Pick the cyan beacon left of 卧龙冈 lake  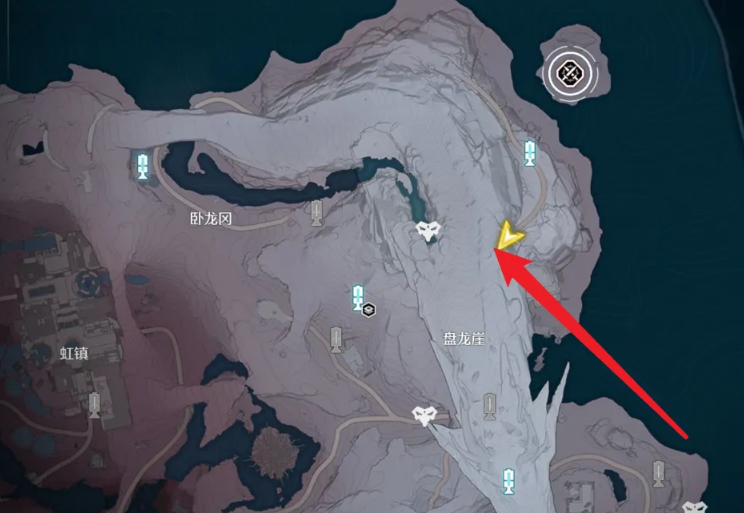click(x=143, y=165)
